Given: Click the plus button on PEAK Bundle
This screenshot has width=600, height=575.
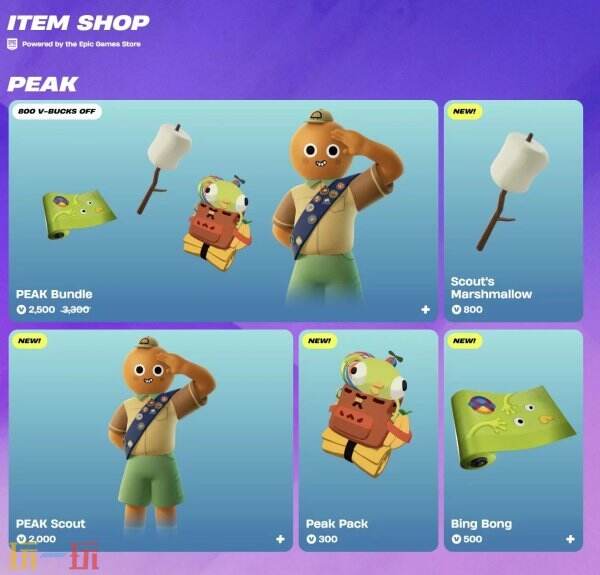Looking at the screenshot, I should (x=425, y=310).
